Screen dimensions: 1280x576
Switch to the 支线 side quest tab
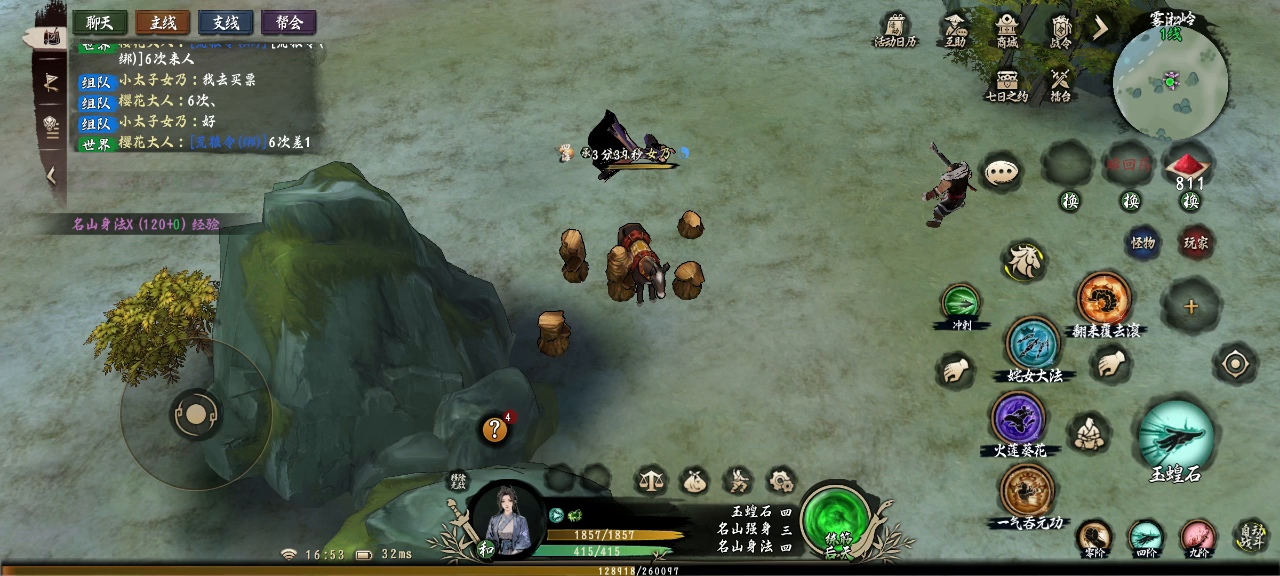pyautogui.click(x=226, y=22)
